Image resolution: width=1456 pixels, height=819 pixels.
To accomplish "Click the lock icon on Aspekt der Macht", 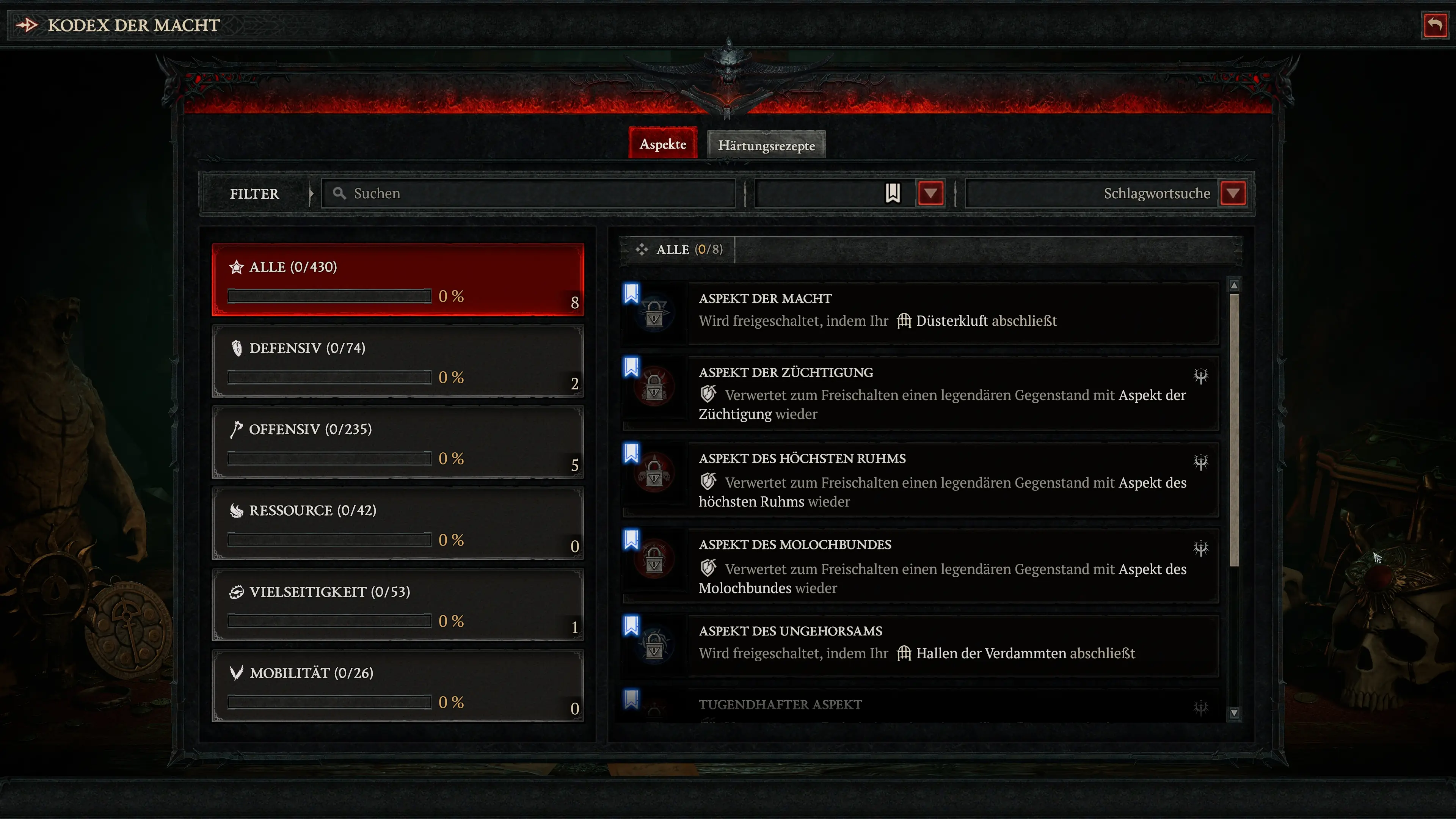I will [654, 314].
